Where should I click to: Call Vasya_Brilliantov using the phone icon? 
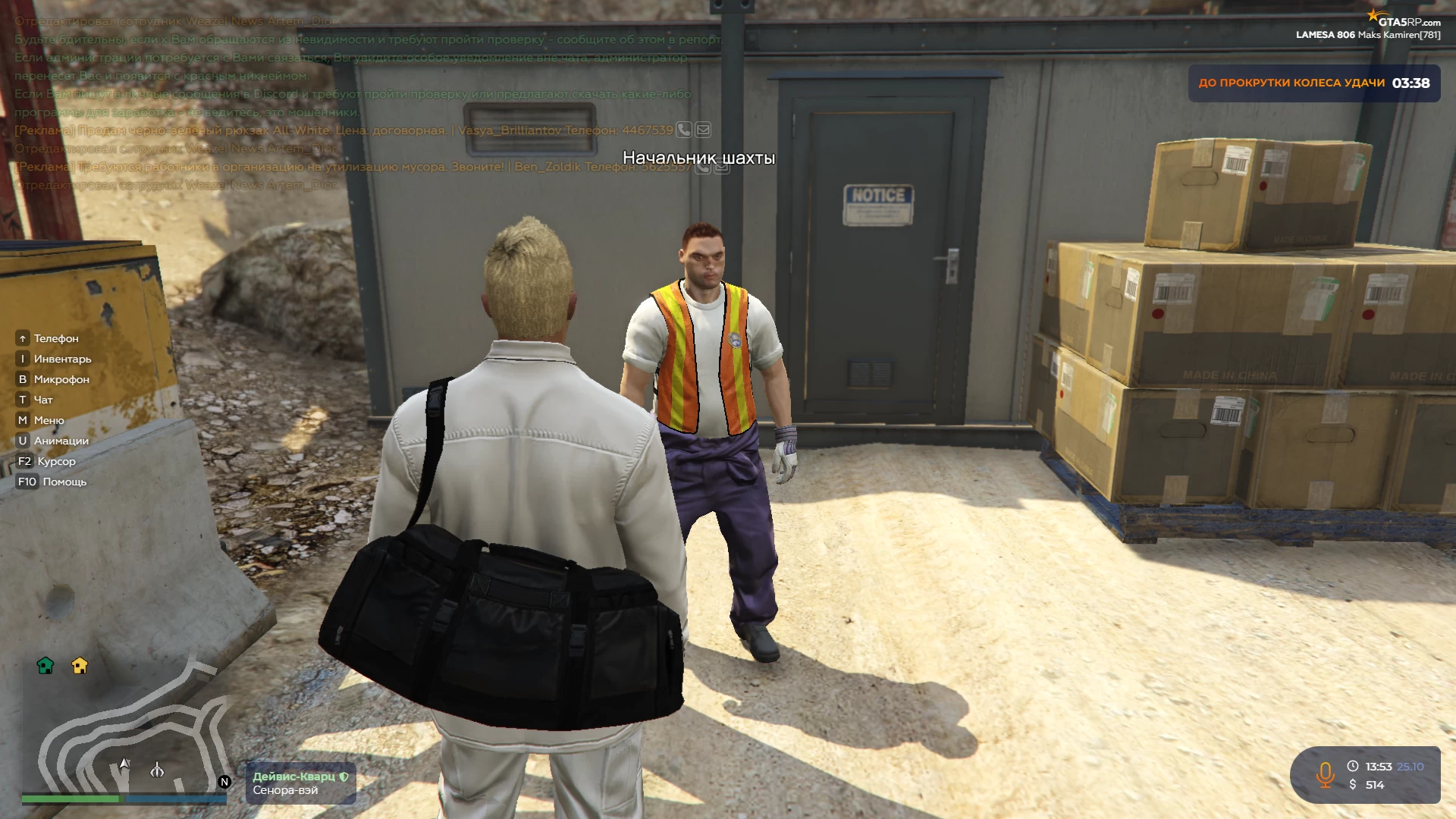pyautogui.click(x=683, y=130)
